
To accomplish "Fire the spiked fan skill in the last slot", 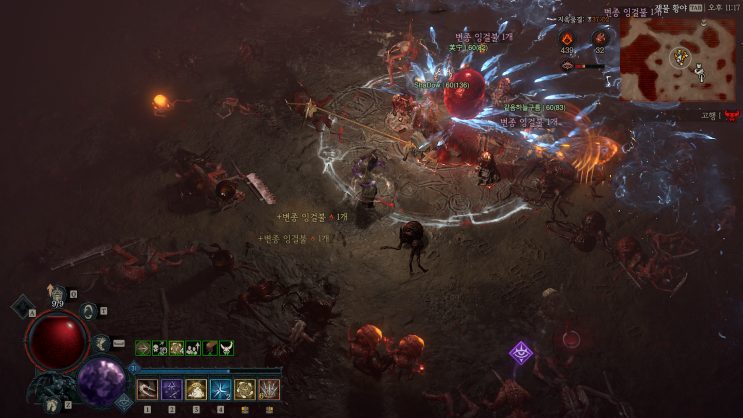I will [269, 389].
